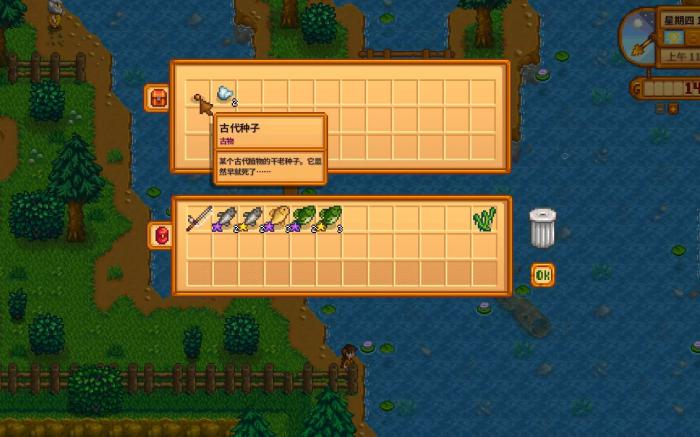Screen dimensions: 700x437
Task: Take the white mineral stack from the chest
Action: (225, 94)
